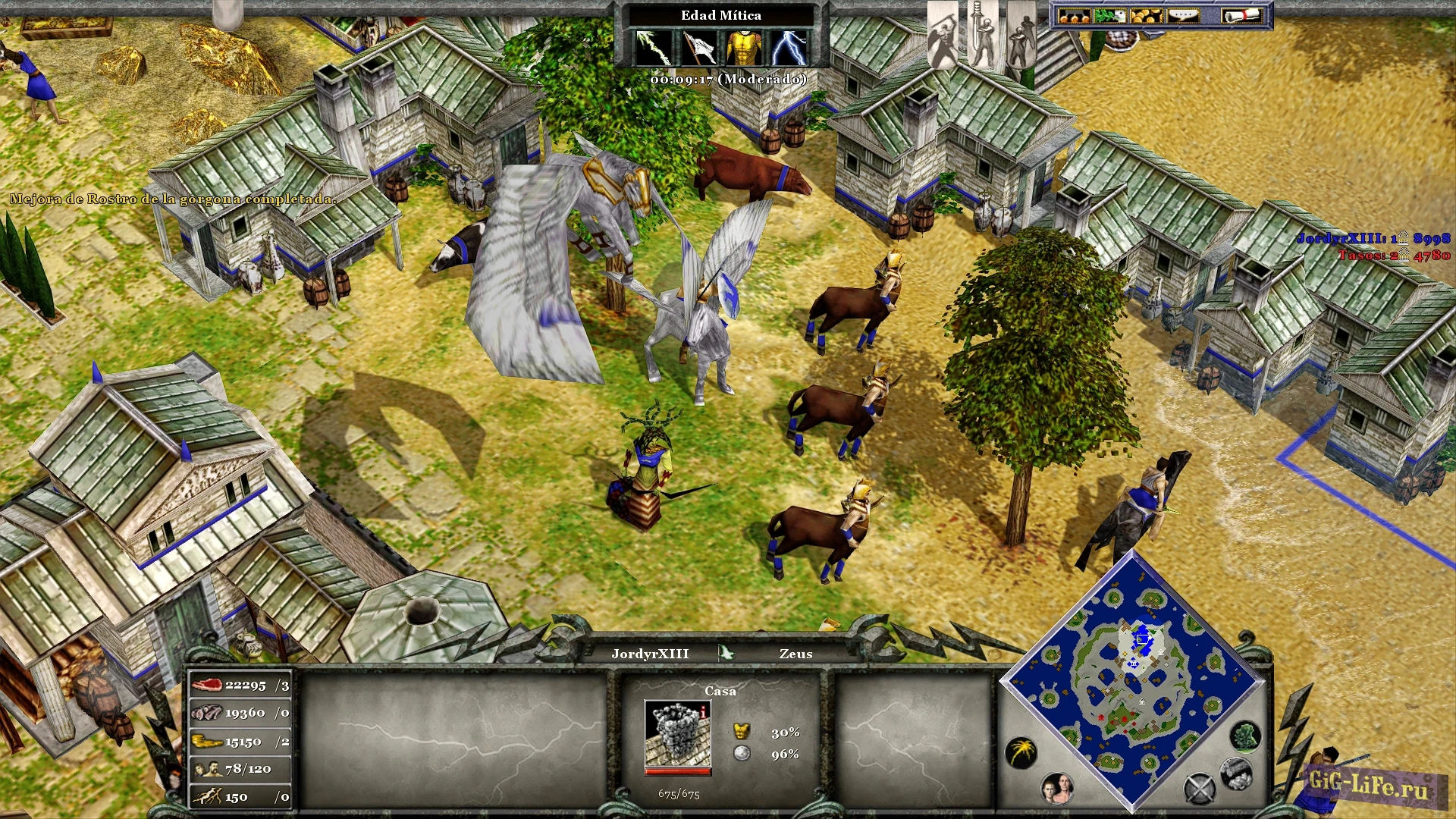Activate the white flag god power
The width and height of the screenshot is (1456, 819).
click(x=698, y=48)
